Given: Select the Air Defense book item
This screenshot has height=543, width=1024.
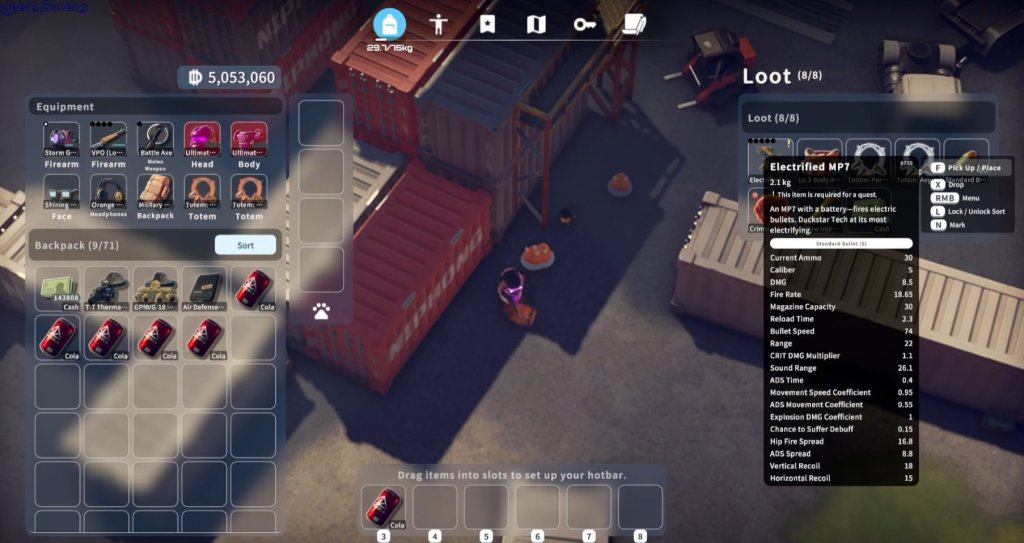Looking at the screenshot, I should coord(205,287).
